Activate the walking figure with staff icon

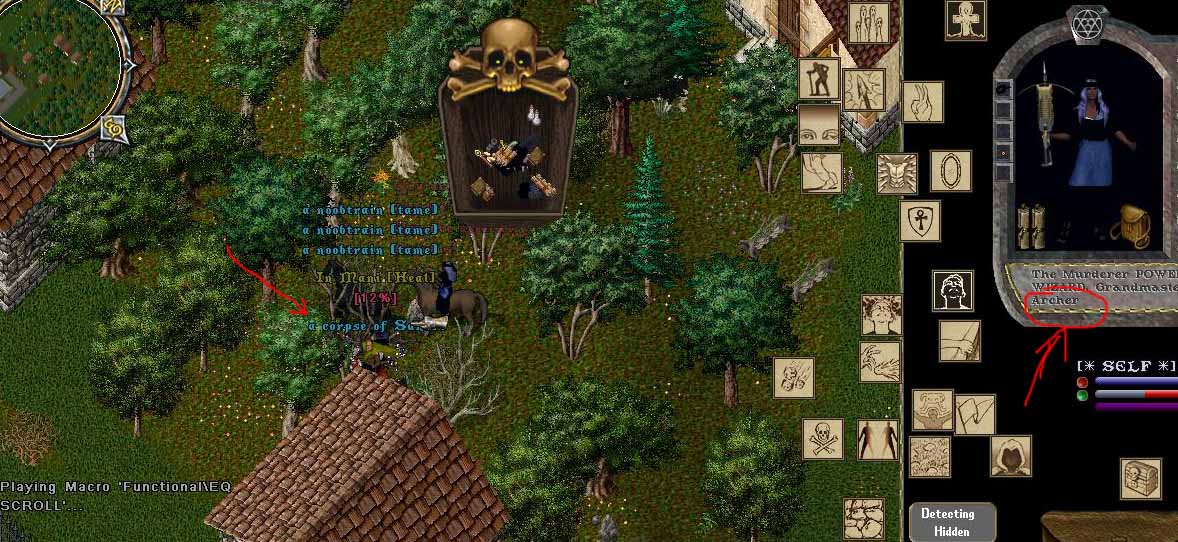coord(819,79)
